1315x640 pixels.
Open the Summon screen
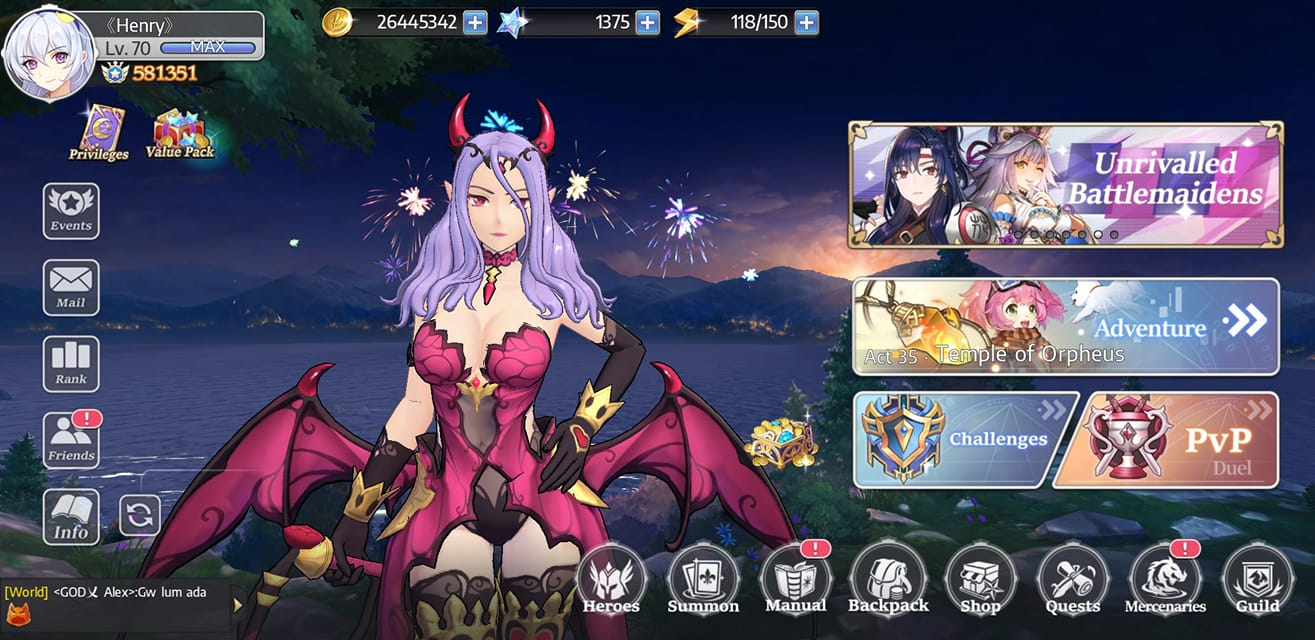[x=703, y=581]
